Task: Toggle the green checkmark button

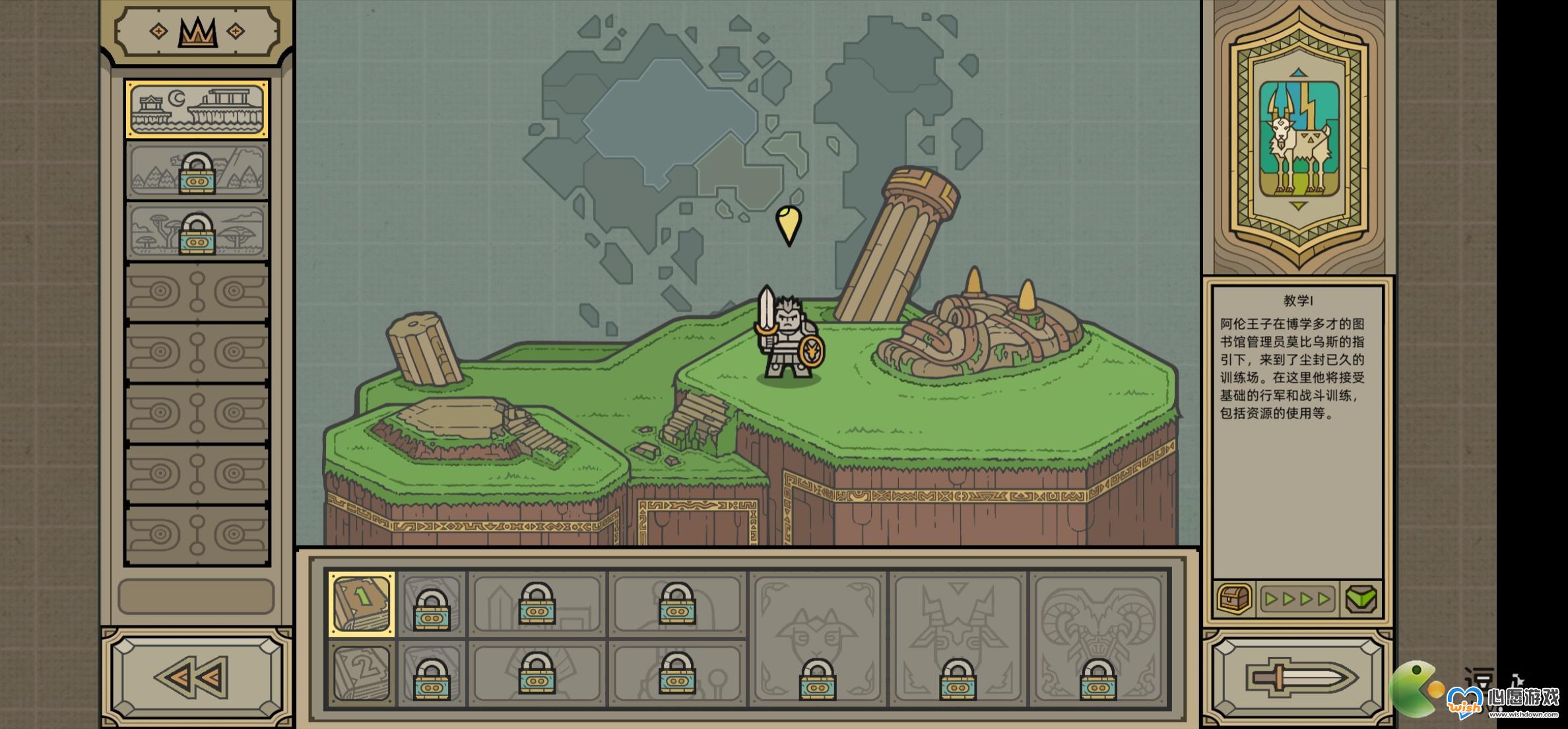Action: [1361, 599]
